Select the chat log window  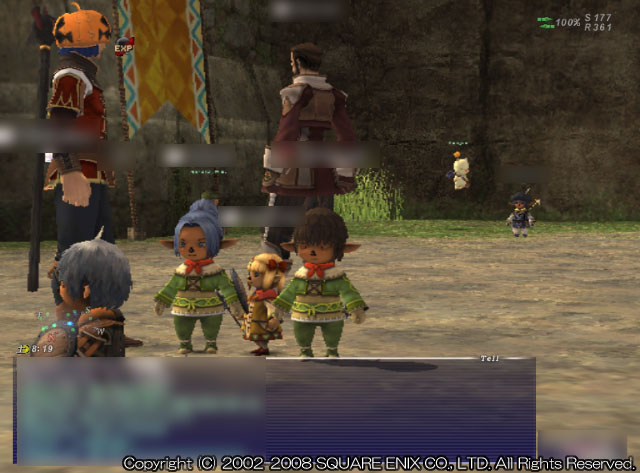(275, 408)
